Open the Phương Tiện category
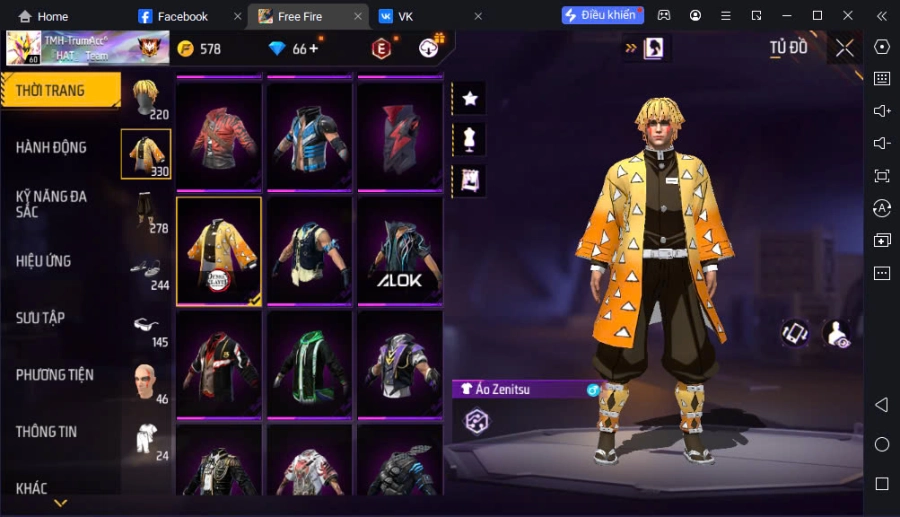The image size is (900, 517). [55, 375]
